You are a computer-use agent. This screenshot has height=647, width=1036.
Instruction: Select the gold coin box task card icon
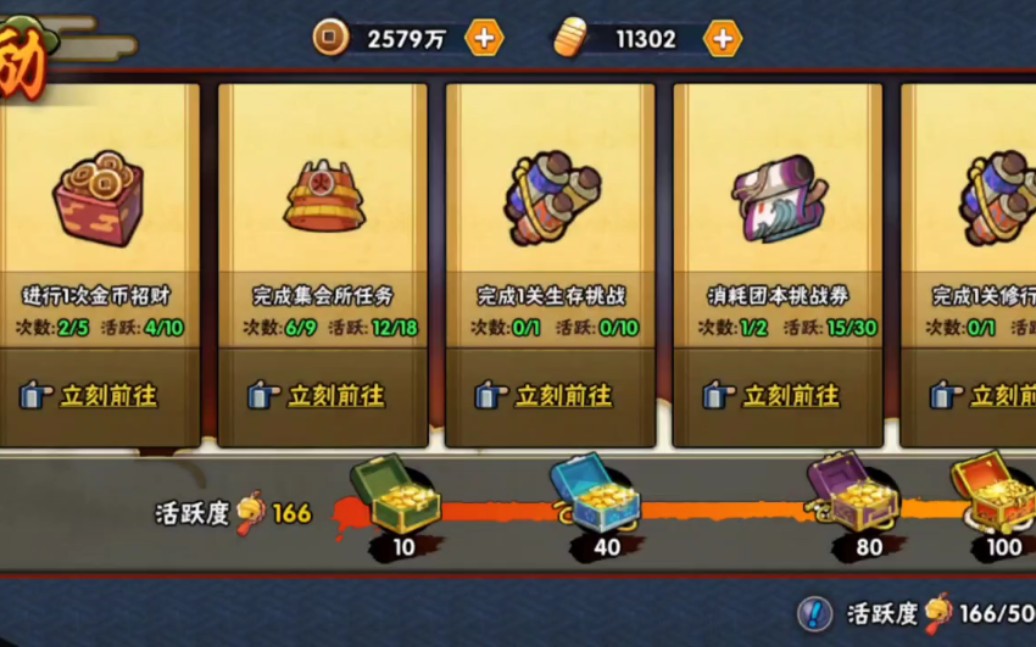coord(96,197)
